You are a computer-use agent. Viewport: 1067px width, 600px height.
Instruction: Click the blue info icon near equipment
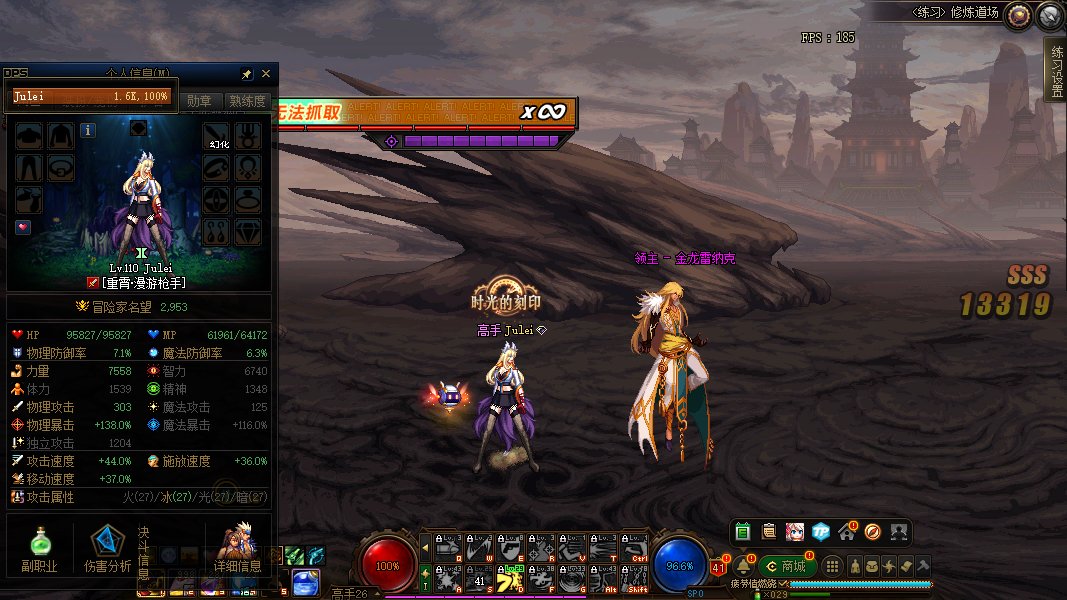(x=88, y=130)
